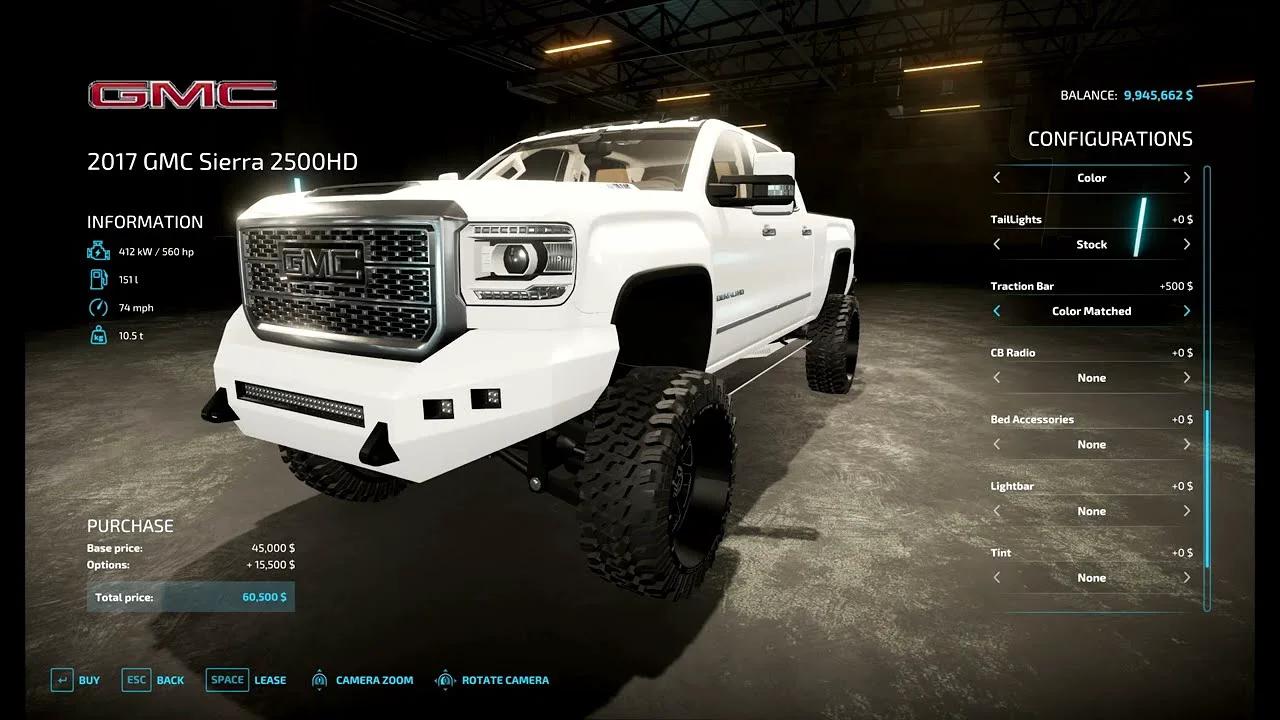1280x720 pixels.
Task: Select BACK to exit the shop
Action: [x=170, y=679]
